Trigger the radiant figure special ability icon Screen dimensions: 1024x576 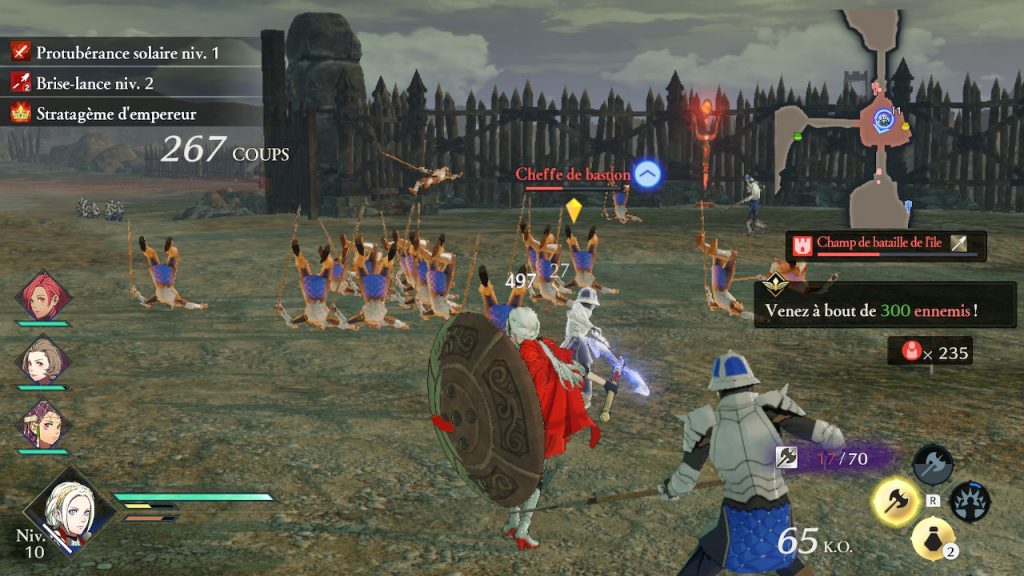pos(969,501)
